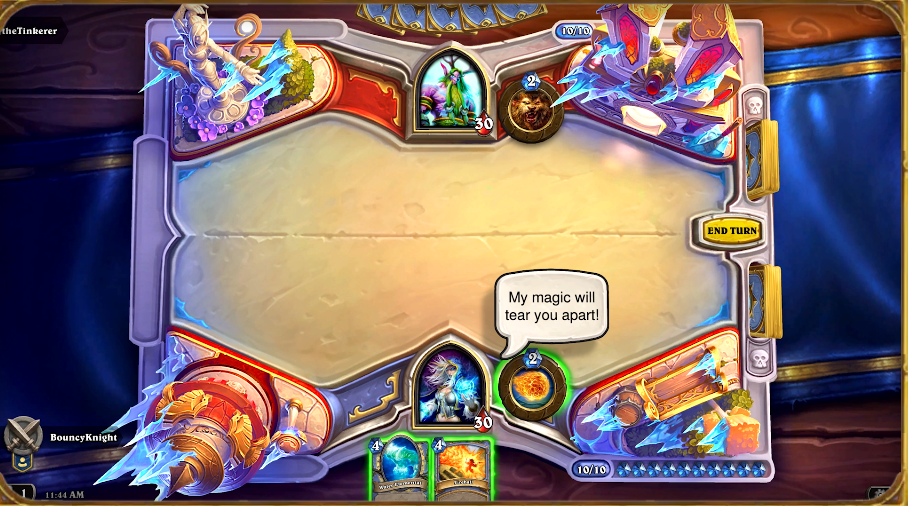Screen dimensions: 908x506
Task: Click the opponent's deck card pile
Action: (761, 158)
